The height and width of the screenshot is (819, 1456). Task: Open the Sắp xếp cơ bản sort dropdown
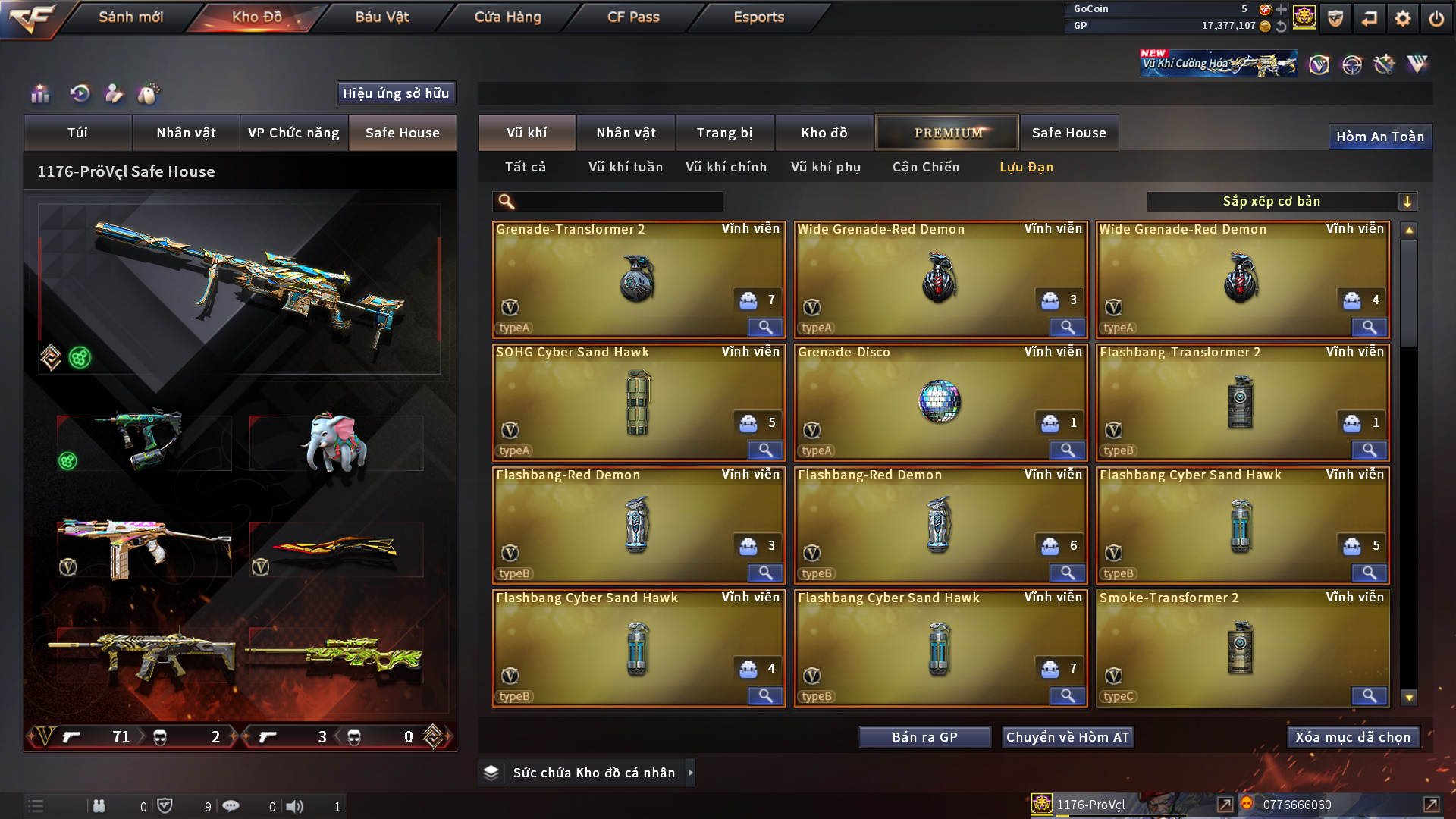pos(1282,202)
